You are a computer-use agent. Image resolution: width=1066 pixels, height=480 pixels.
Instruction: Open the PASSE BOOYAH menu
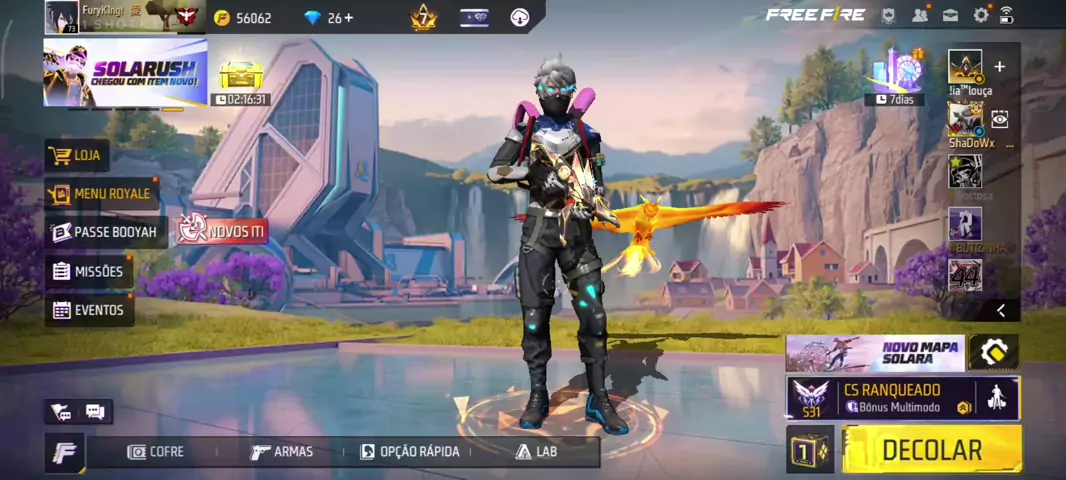click(x=106, y=232)
